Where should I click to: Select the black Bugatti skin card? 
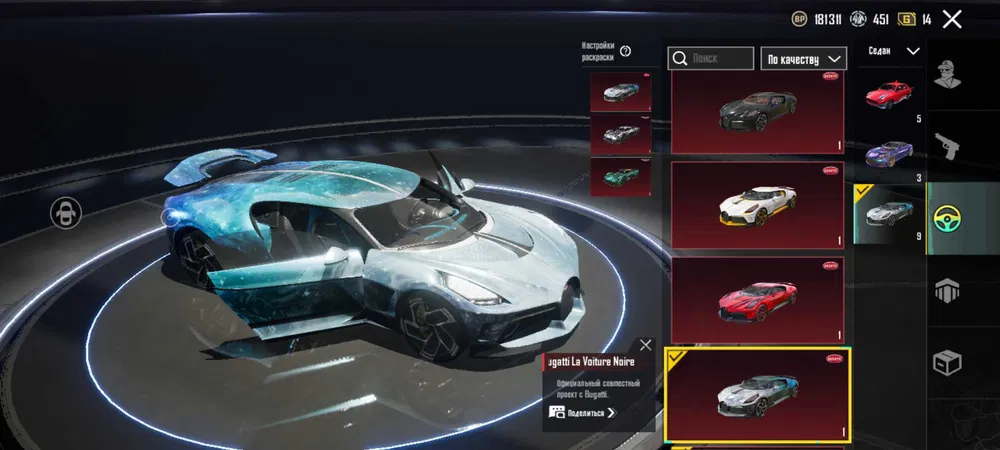(757, 112)
